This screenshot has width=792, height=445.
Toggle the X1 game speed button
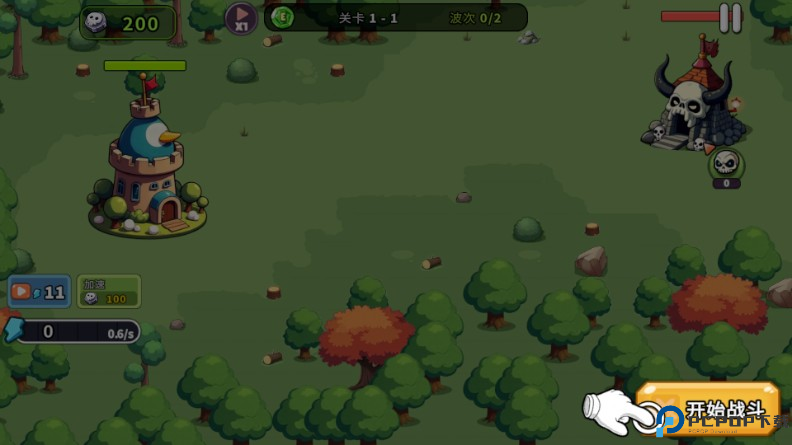point(240,17)
